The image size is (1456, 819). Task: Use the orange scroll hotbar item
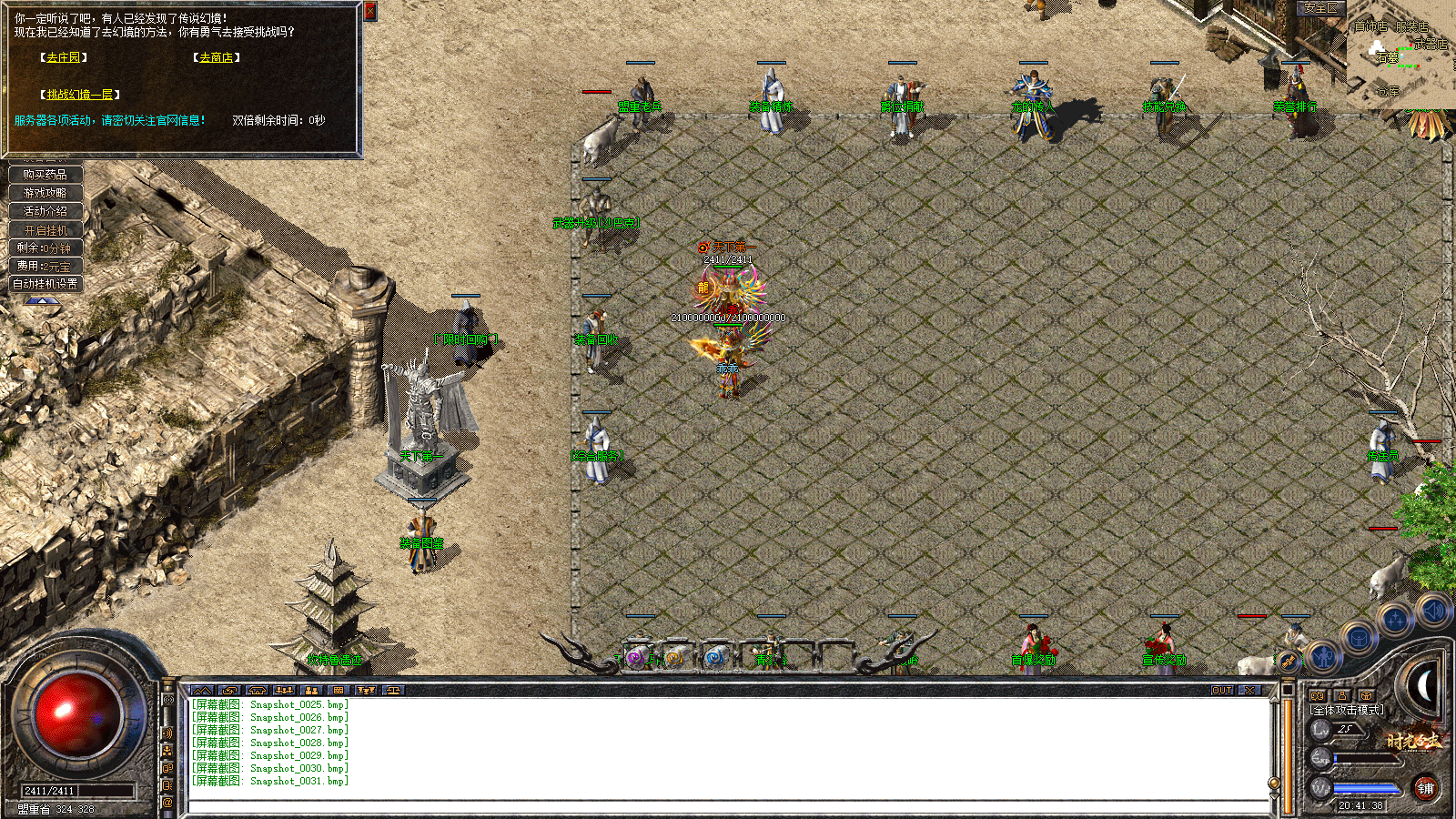point(674,657)
